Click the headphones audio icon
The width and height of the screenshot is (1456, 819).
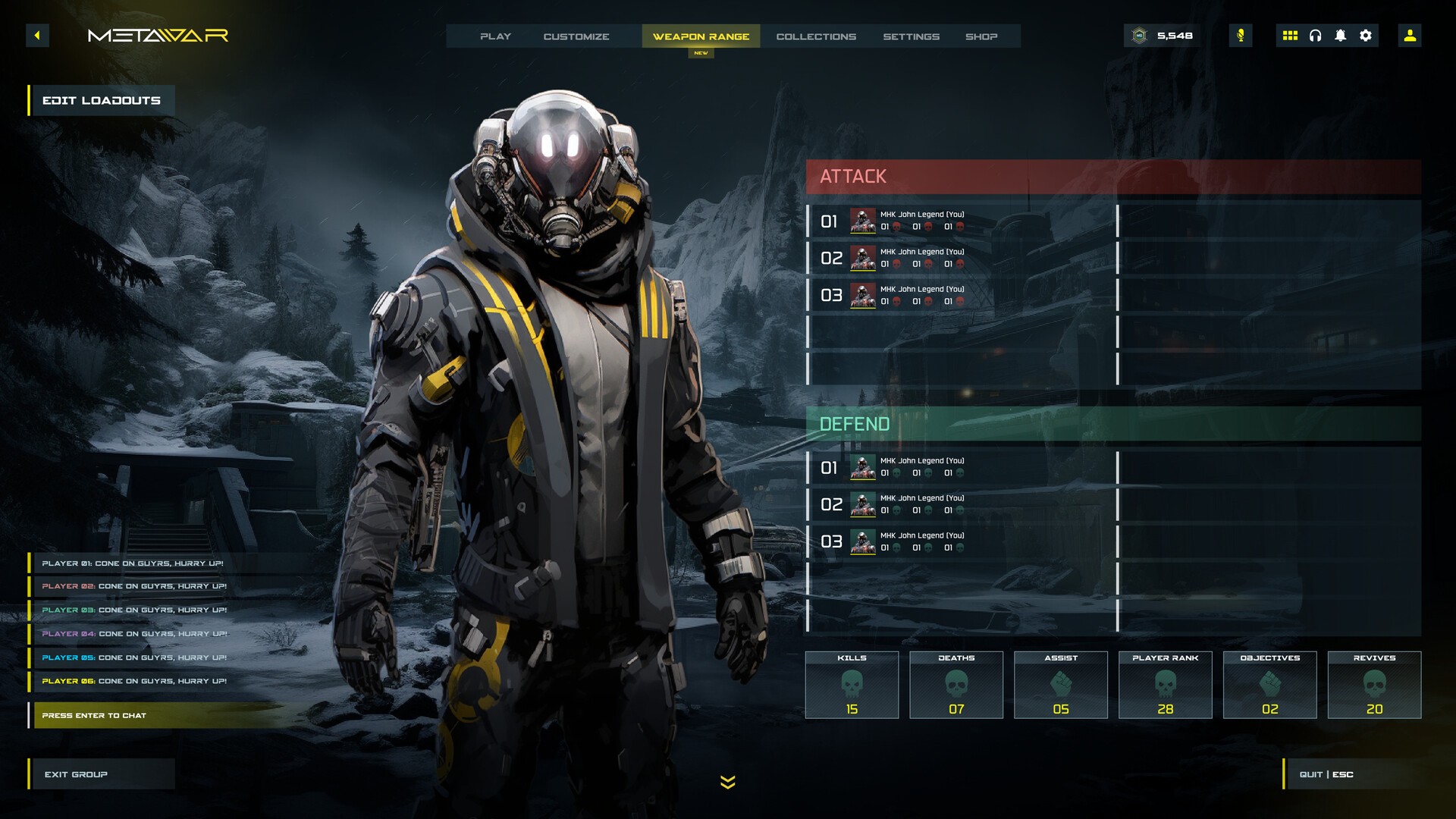pyautogui.click(x=1315, y=36)
